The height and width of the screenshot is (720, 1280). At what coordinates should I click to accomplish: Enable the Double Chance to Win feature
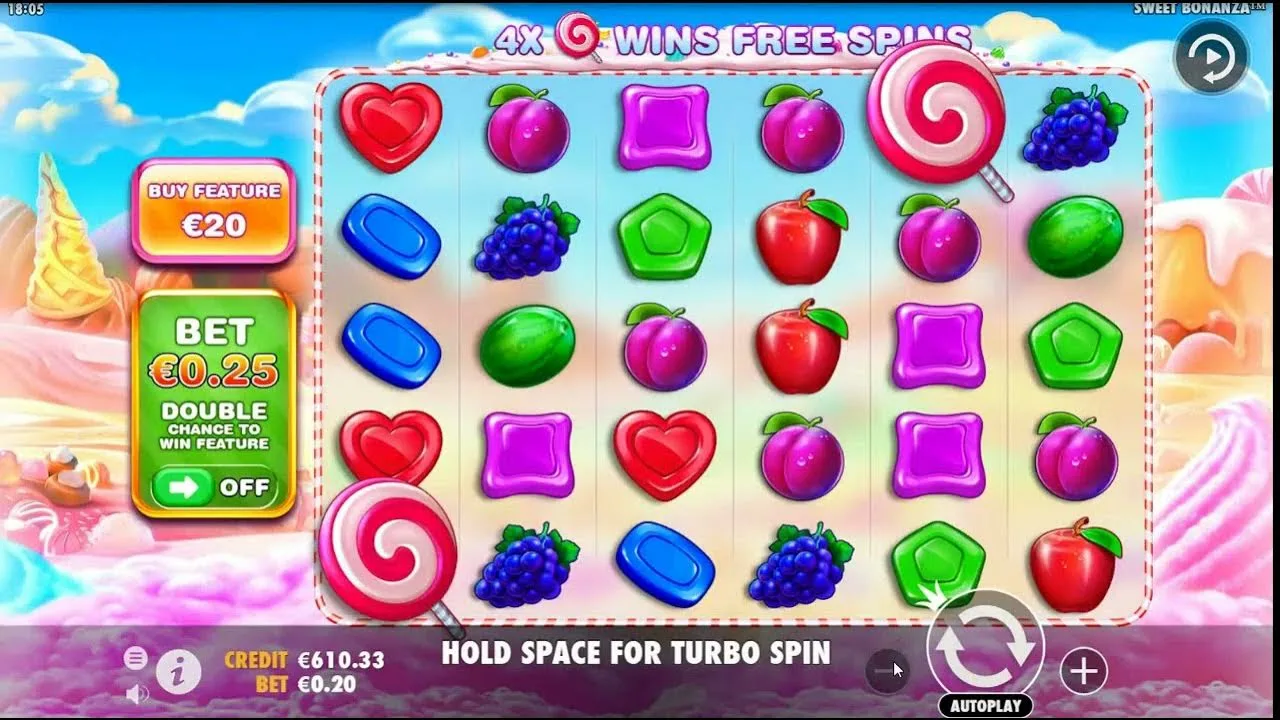[x=213, y=487]
